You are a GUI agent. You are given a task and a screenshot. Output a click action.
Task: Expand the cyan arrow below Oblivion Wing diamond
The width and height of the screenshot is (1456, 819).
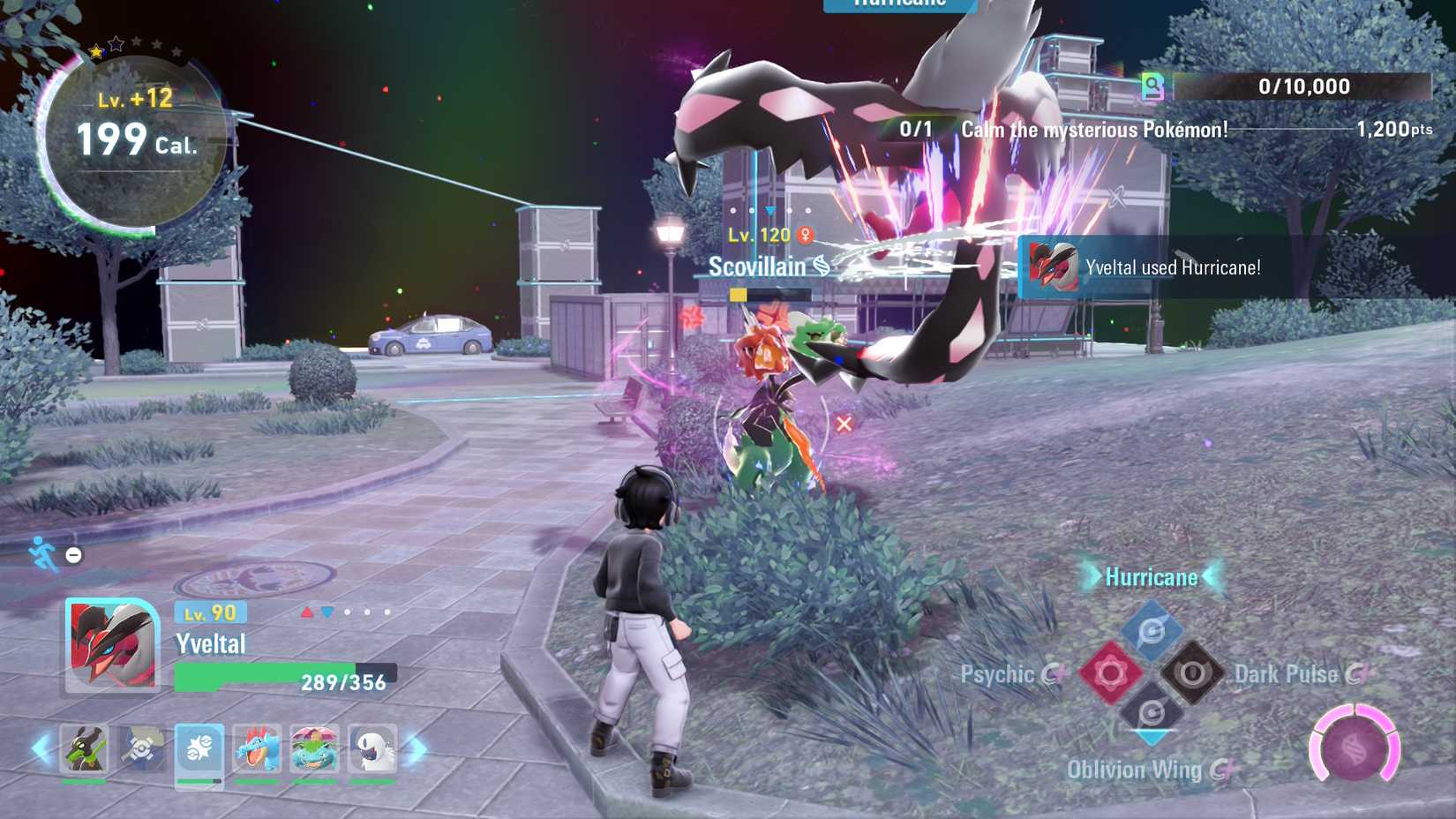click(x=1152, y=735)
